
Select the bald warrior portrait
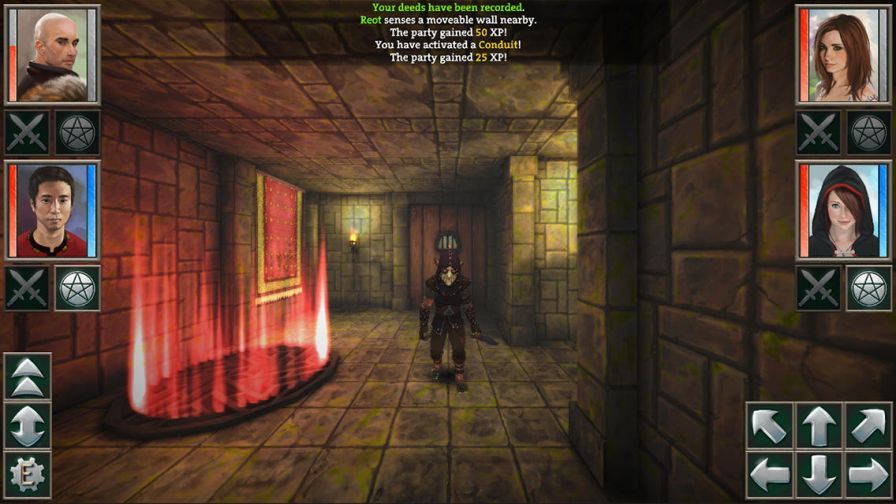point(51,54)
